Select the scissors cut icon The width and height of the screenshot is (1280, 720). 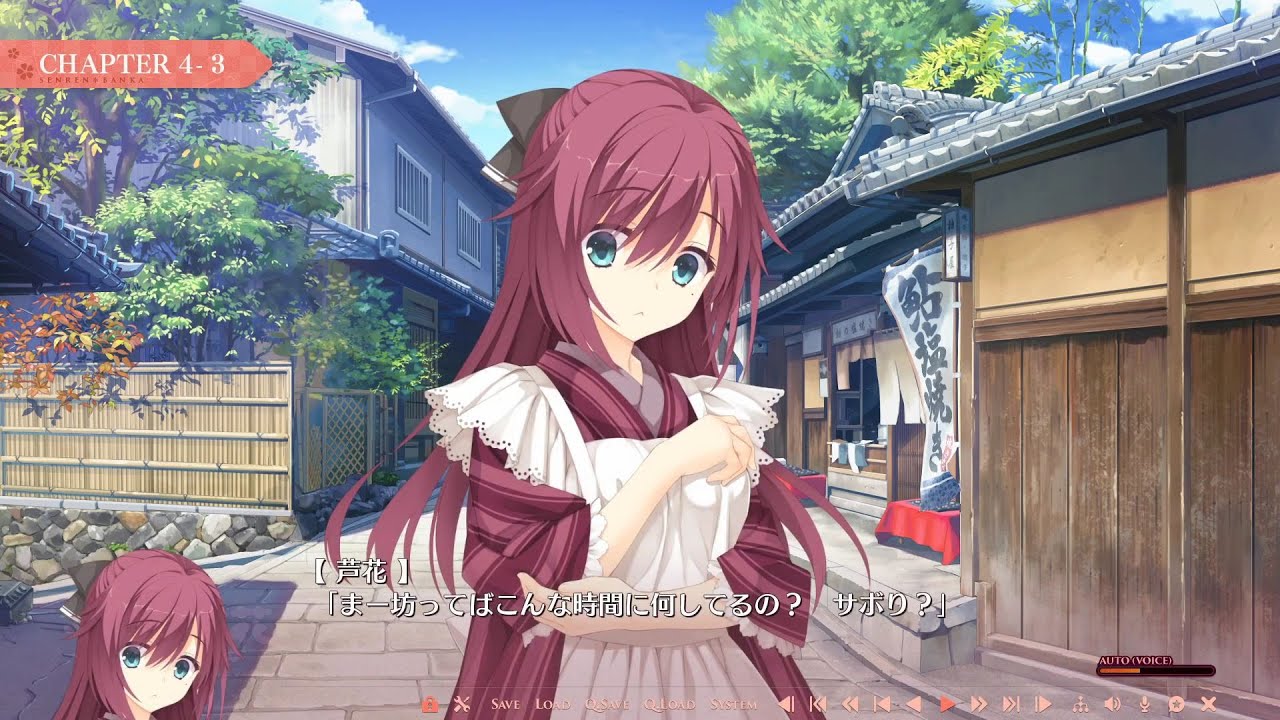462,705
